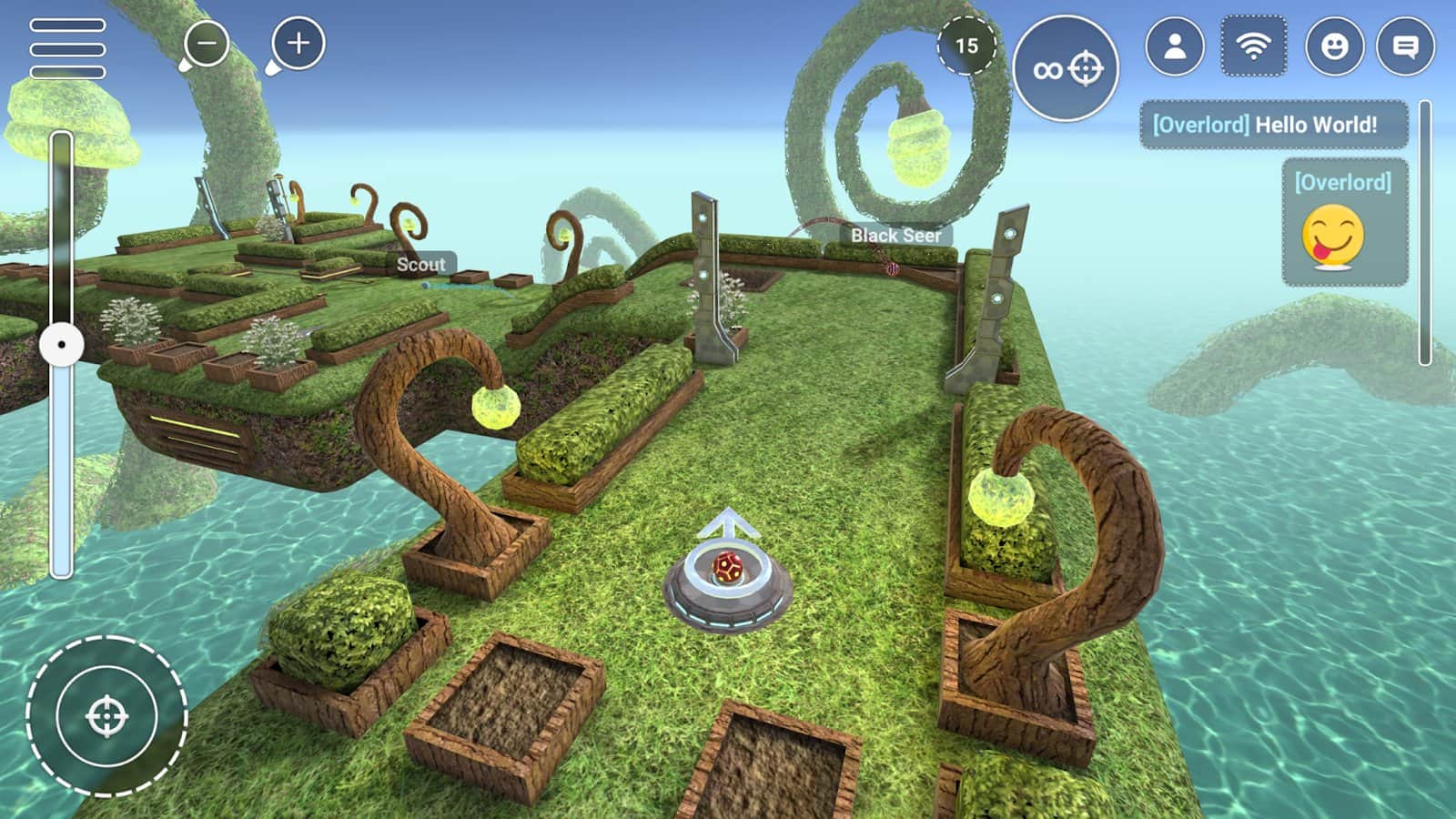Viewport: 1456px width, 819px height.
Task: Zoom out with the minus magnifier
Action: point(208,42)
